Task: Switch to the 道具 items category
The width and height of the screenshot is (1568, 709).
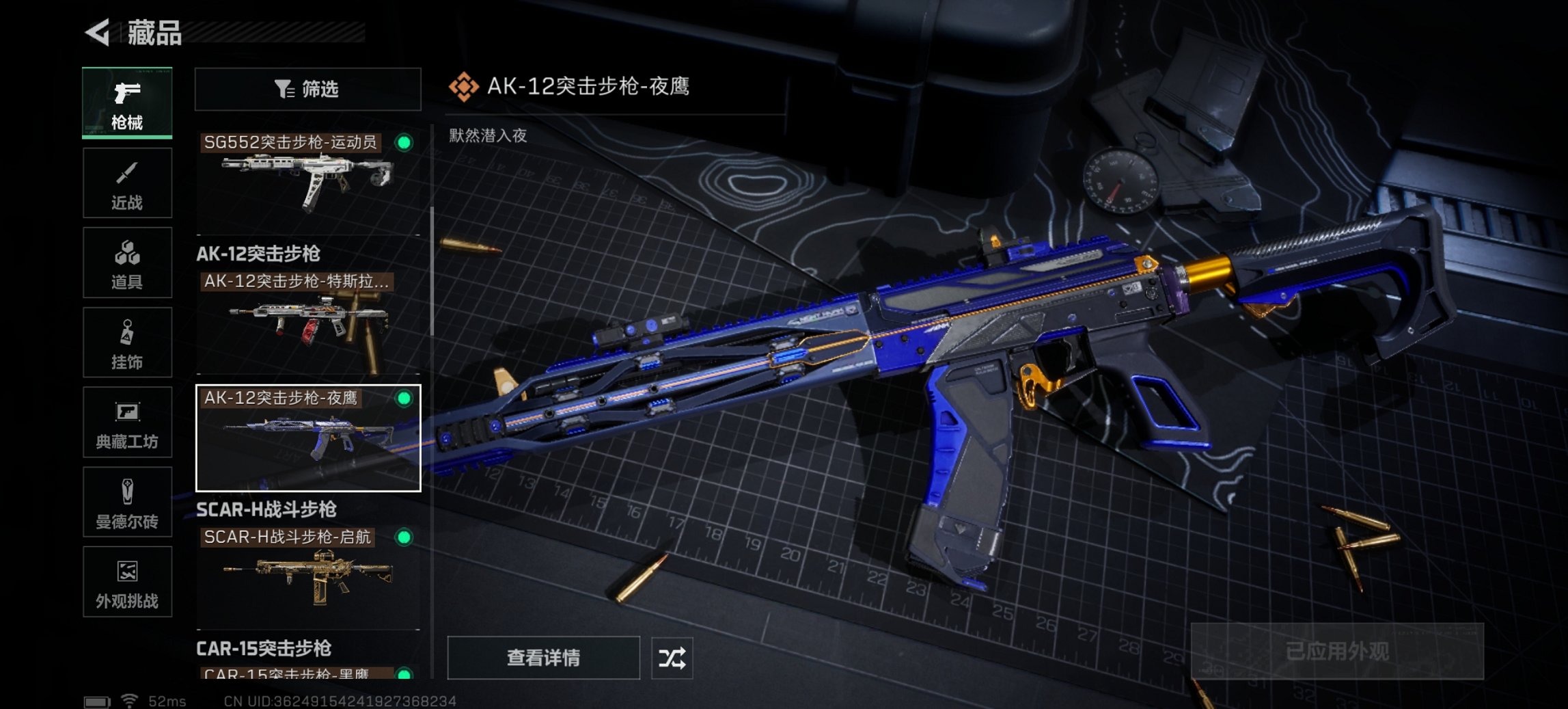Action: (127, 263)
